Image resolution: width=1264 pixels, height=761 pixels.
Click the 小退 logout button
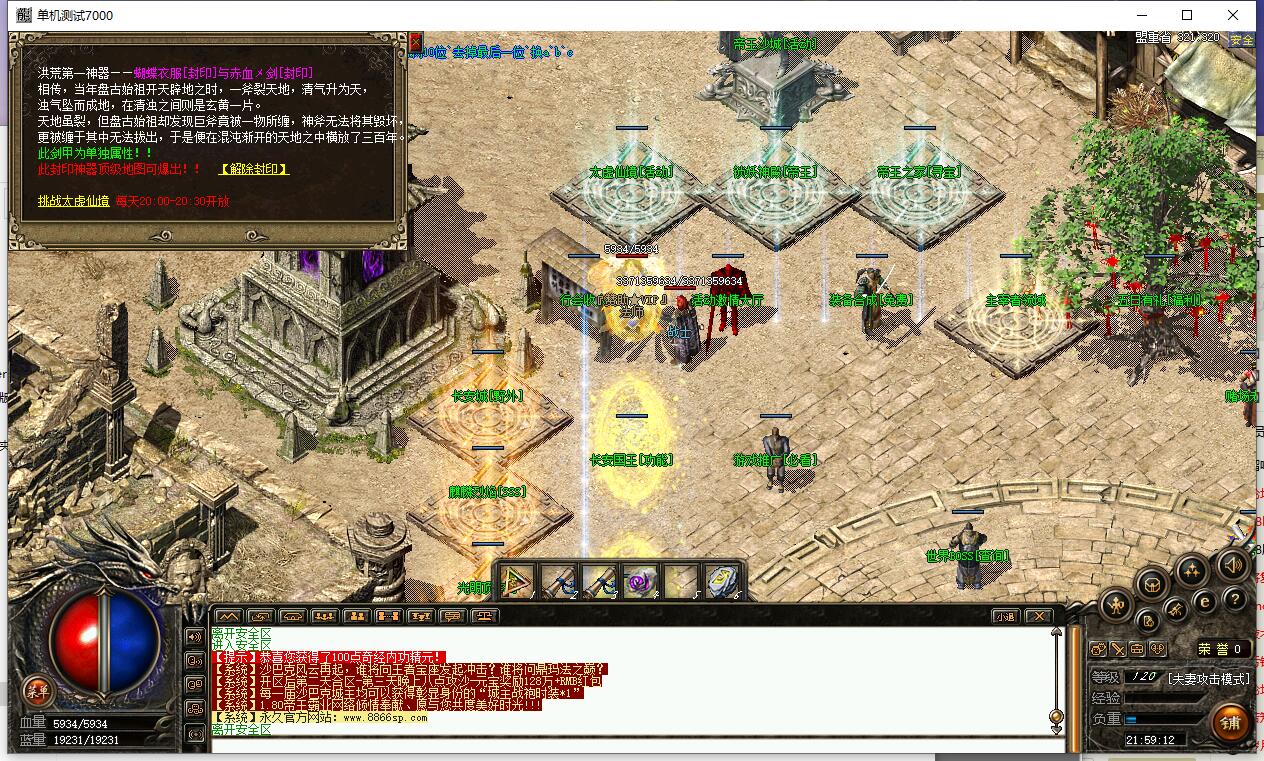(1005, 616)
